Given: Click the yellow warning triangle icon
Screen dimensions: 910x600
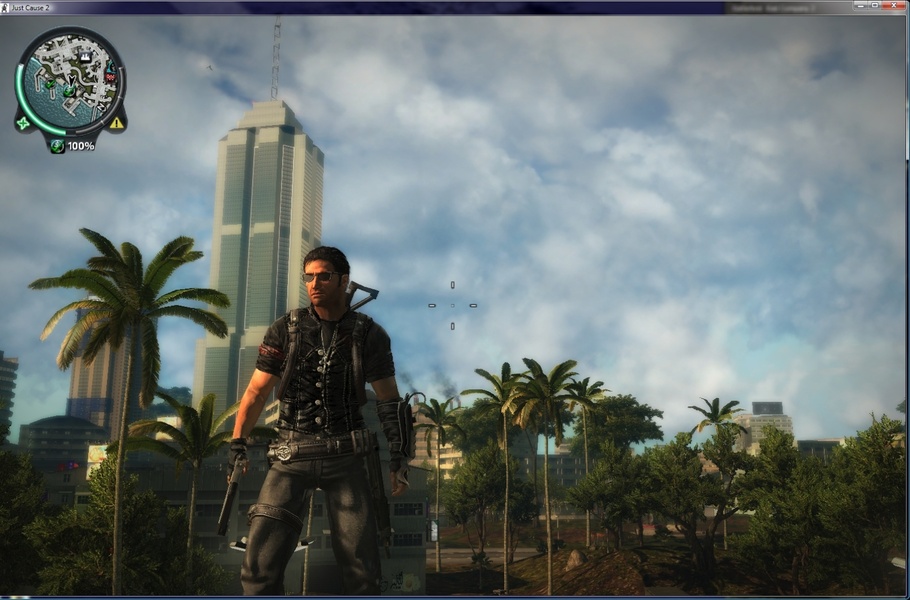Looking at the screenshot, I should pyautogui.click(x=117, y=123).
